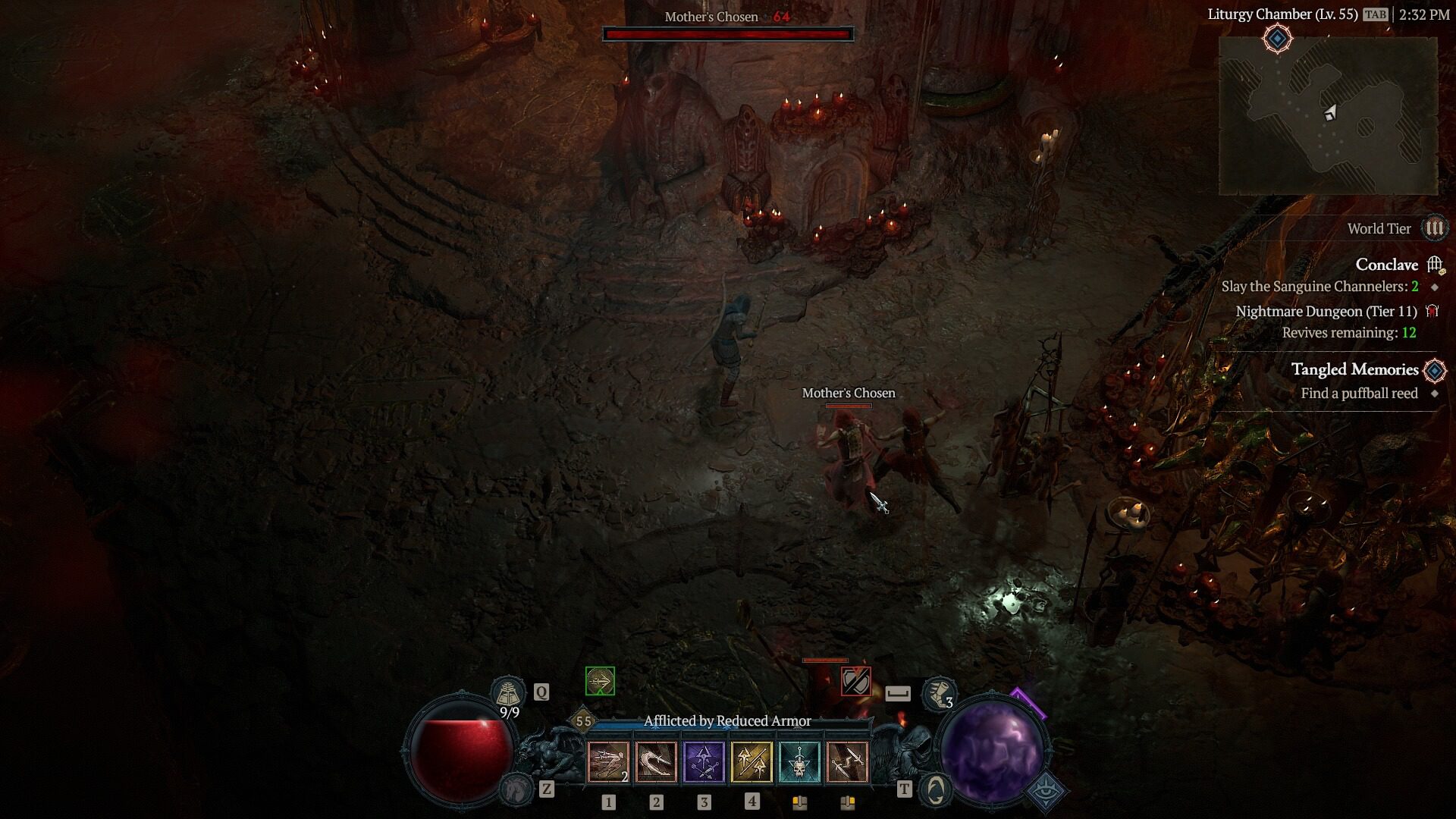This screenshot has height=819, width=1456.
Task: Inspect the Reduced Armor debuff icon
Action: tap(855, 681)
